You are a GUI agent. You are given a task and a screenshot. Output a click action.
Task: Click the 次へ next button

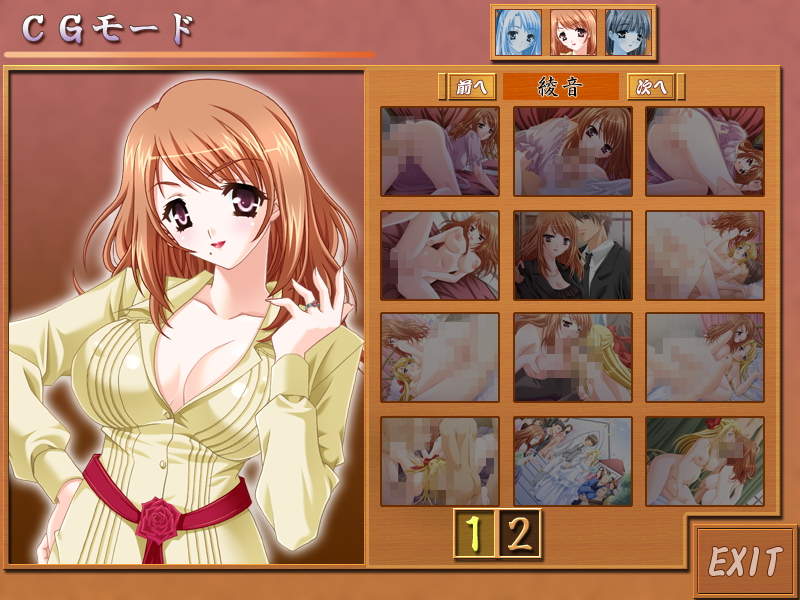(x=655, y=87)
